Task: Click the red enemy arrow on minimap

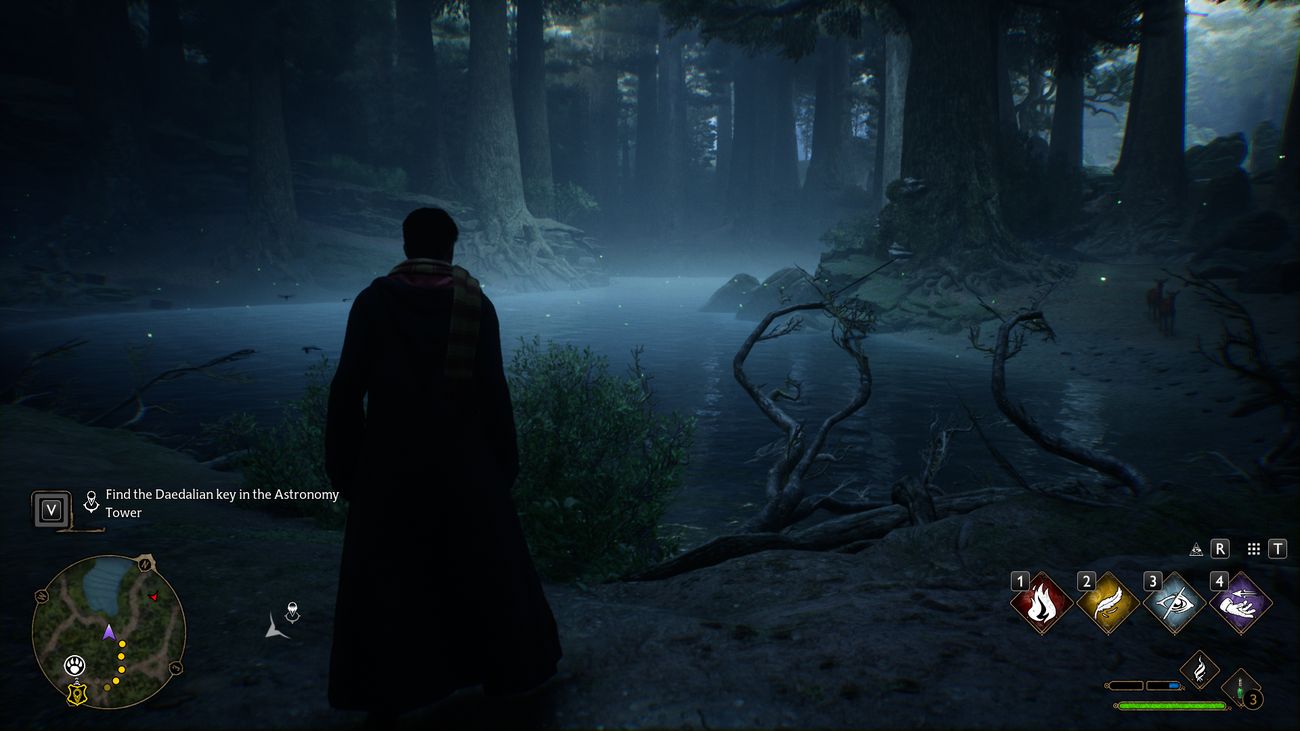Action: coord(153,597)
